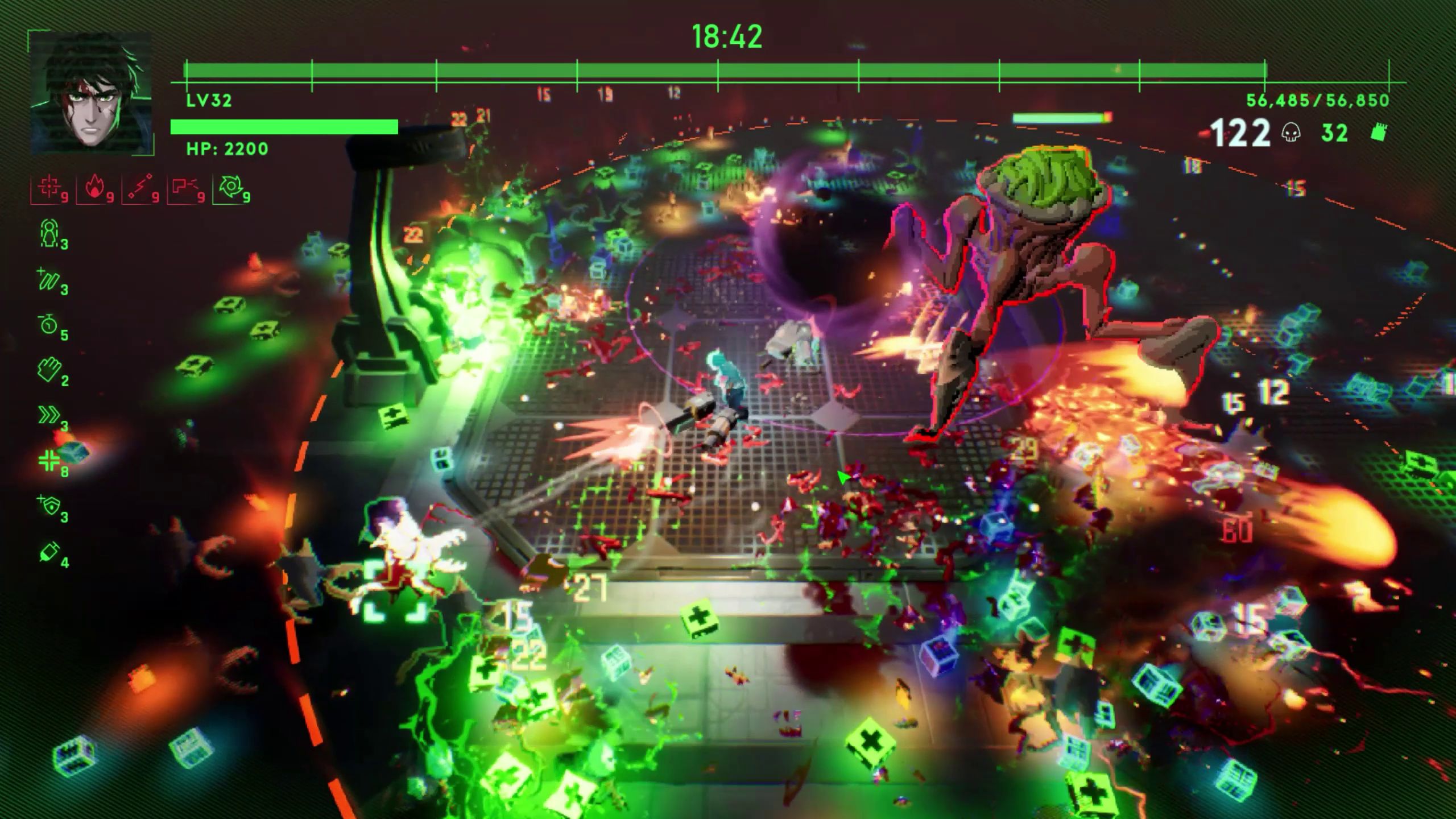View the stopwatch cooldown upgrade icon

click(x=49, y=325)
